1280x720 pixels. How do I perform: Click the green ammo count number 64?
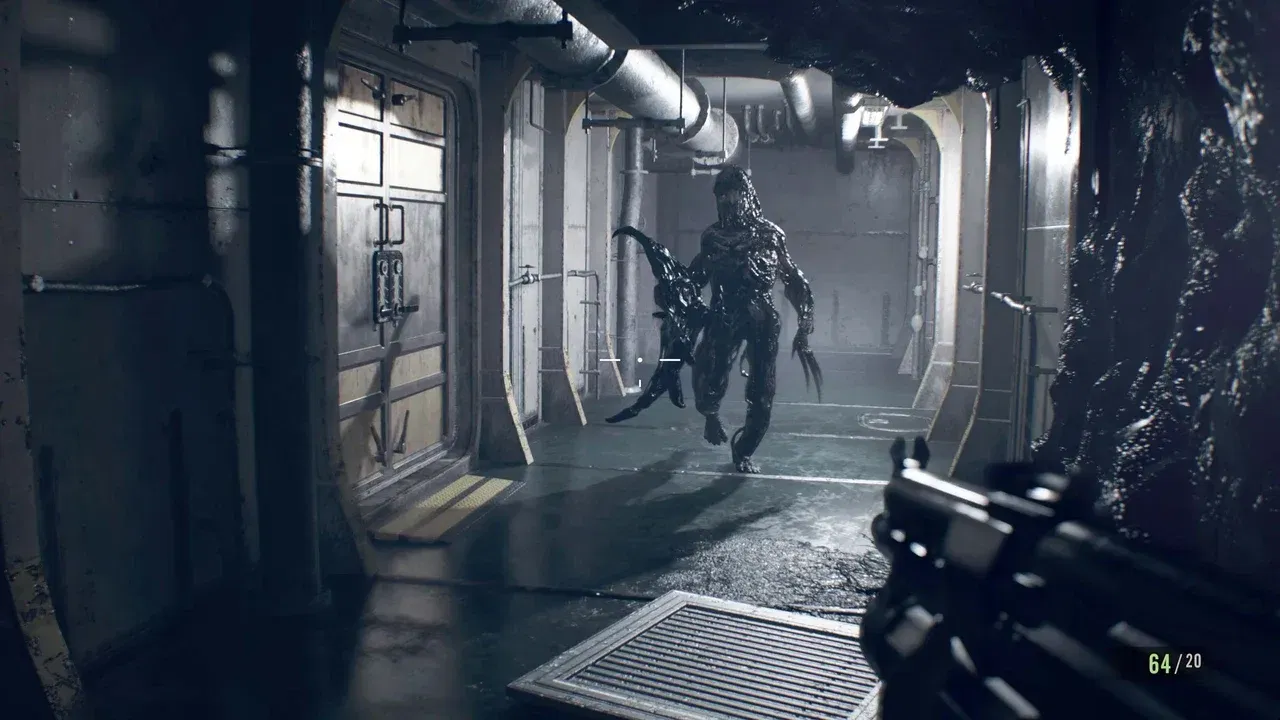pos(1159,663)
